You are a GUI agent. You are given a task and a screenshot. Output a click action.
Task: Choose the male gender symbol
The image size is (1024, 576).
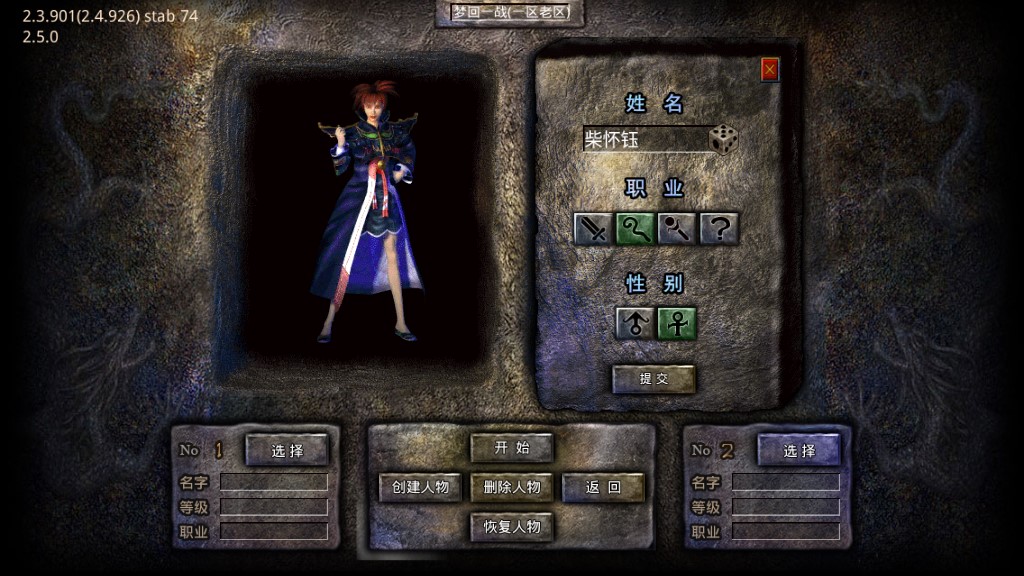pyautogui.click(x=635, y=323)
